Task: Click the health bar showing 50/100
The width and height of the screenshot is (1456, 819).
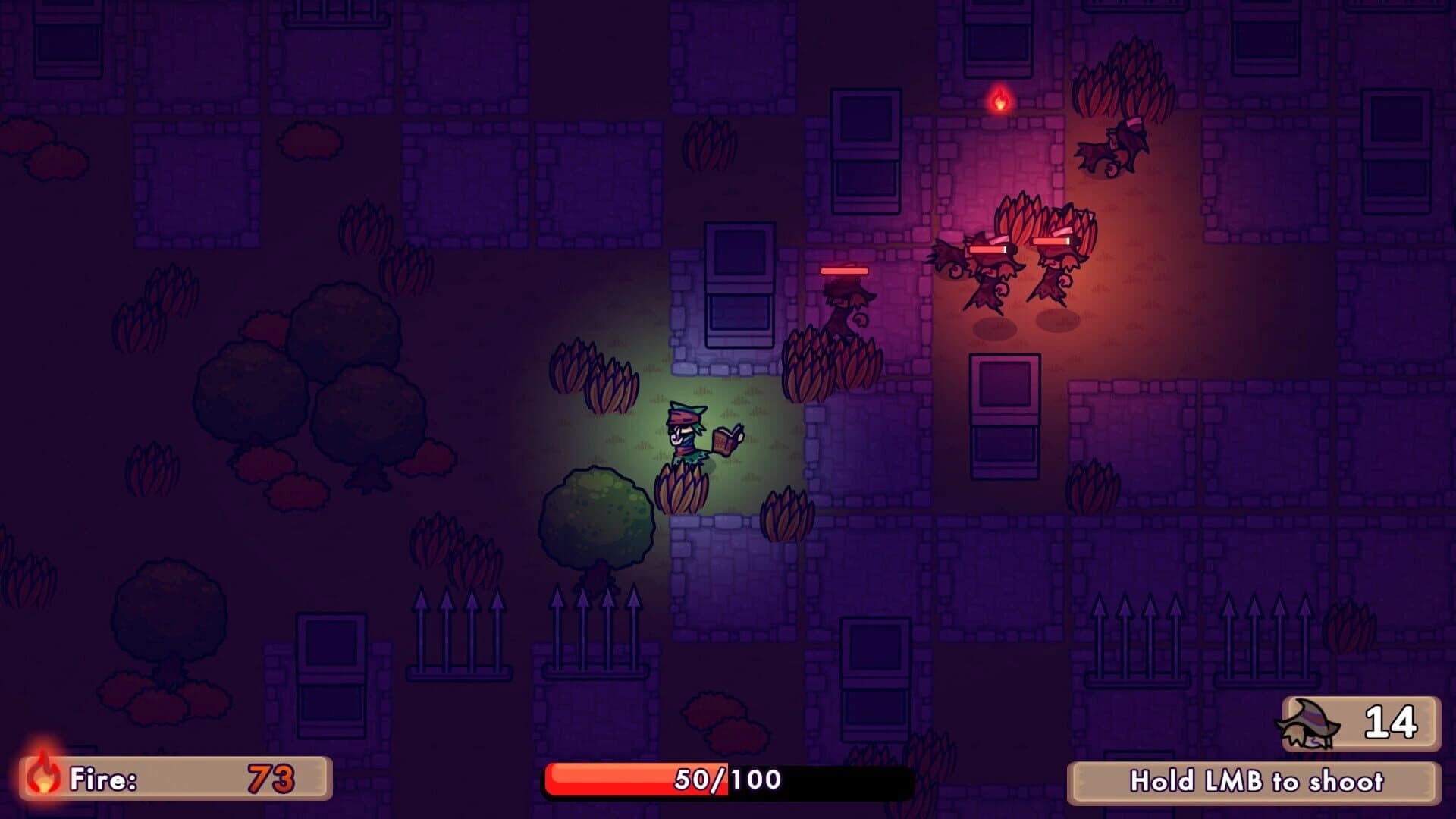Action: point(728,777)
